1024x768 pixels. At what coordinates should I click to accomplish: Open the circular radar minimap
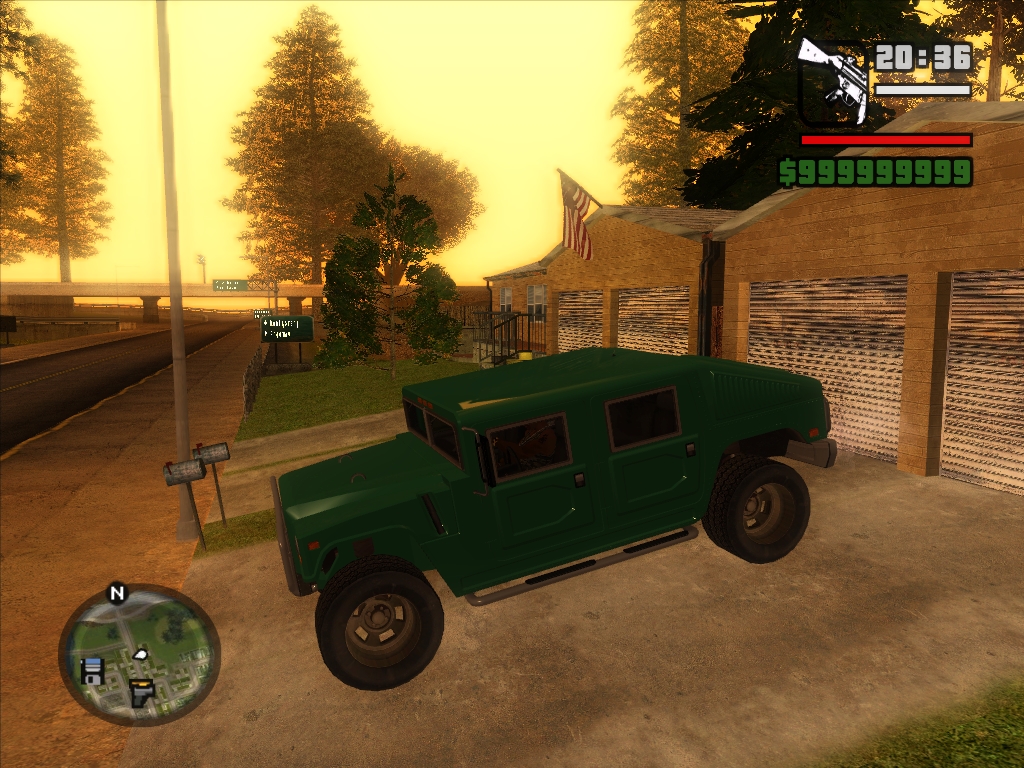(x=139, y=655)
